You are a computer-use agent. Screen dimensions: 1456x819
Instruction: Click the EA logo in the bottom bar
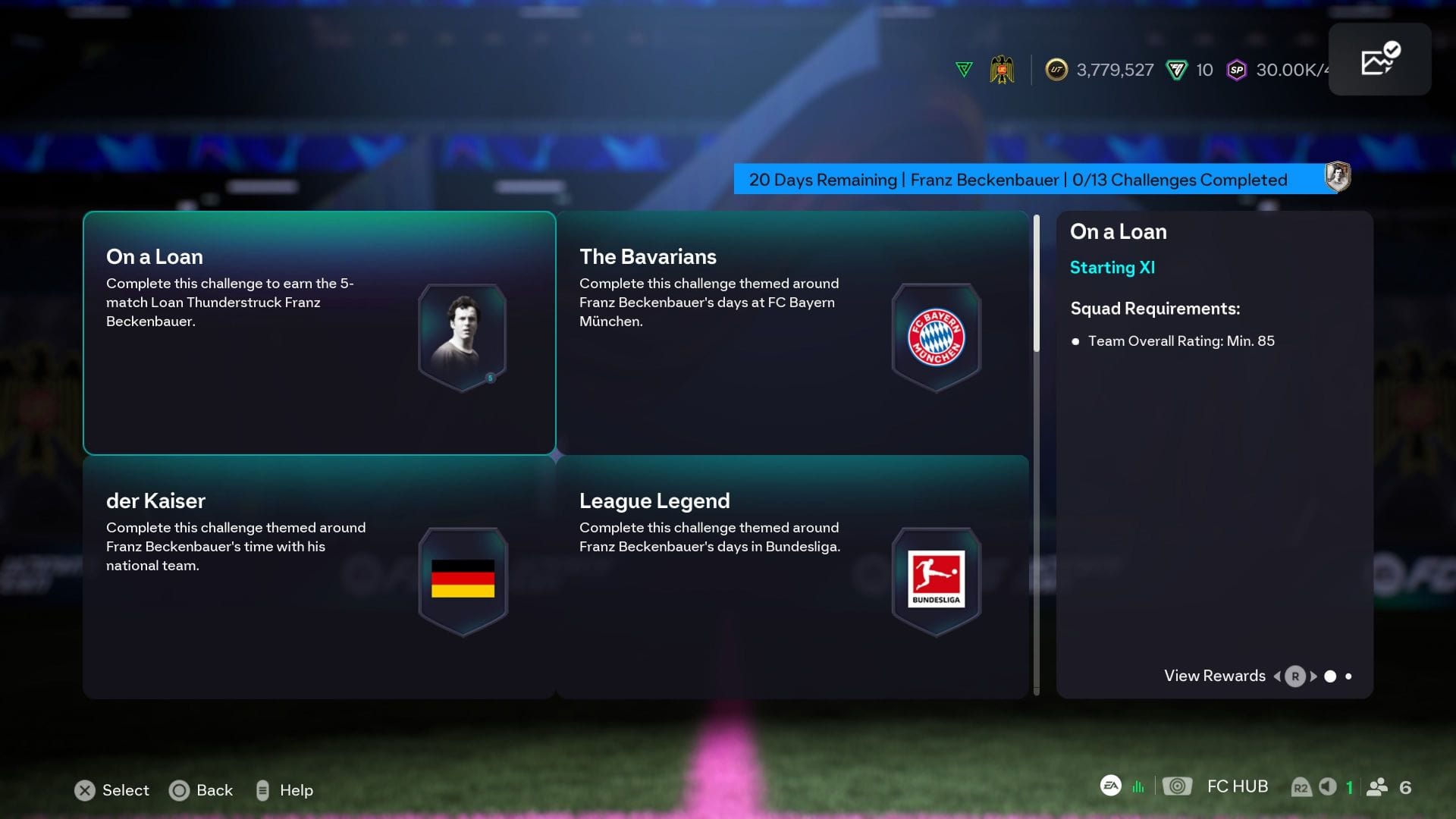1109,786
